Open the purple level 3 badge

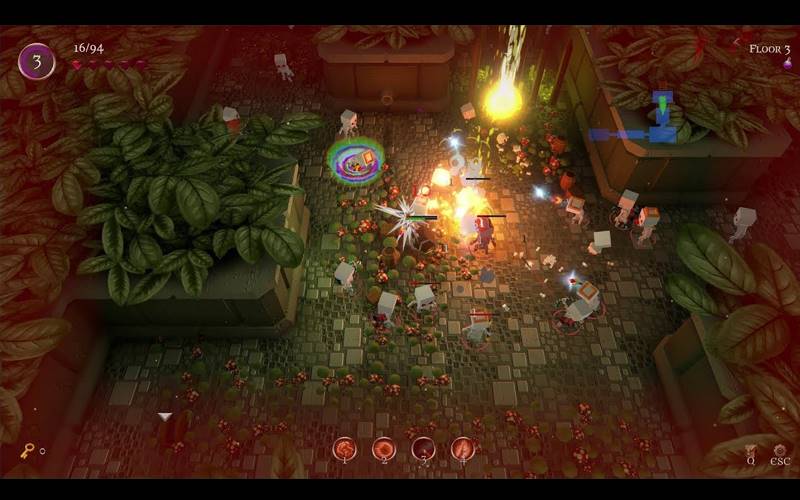37,61
